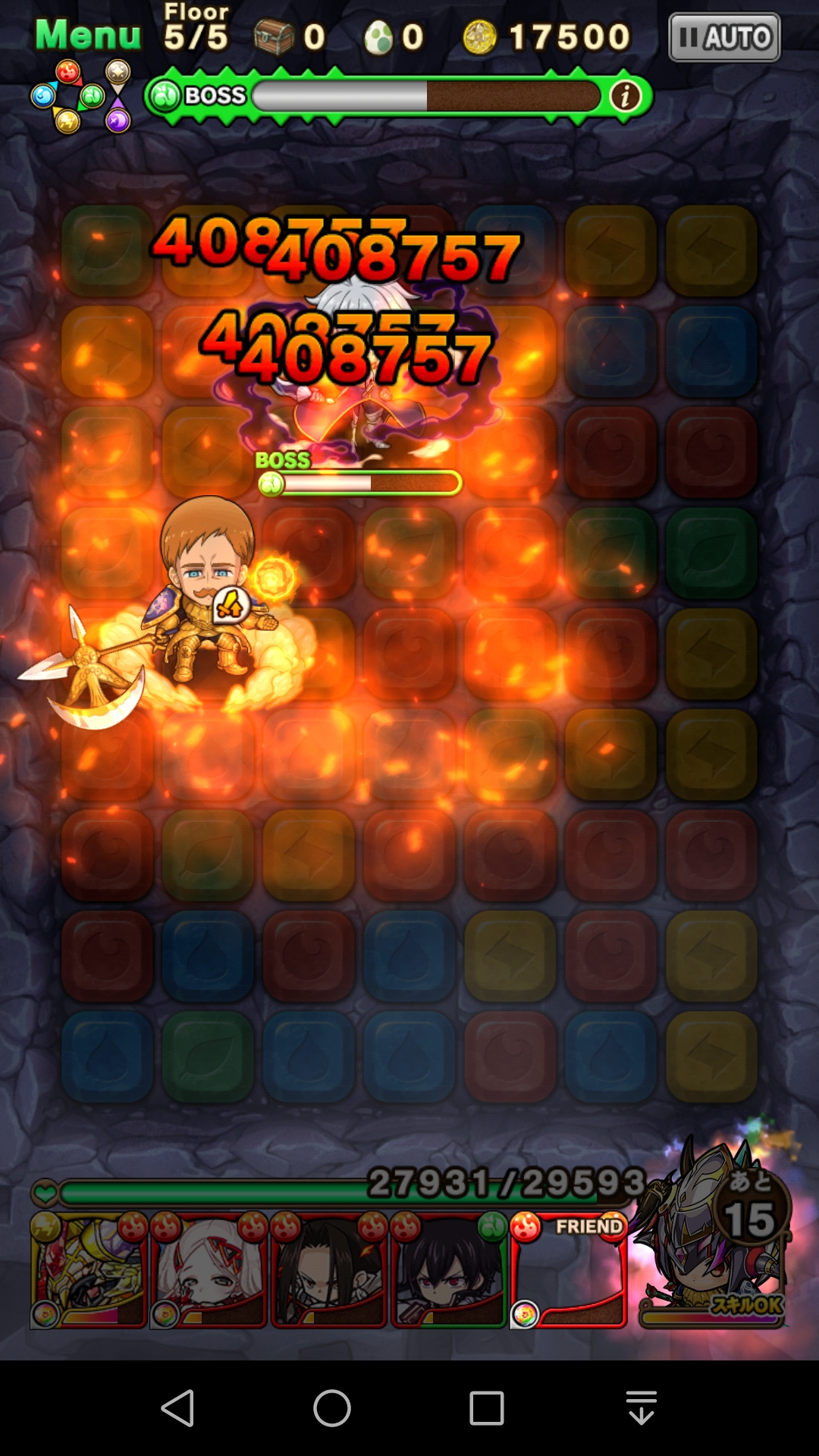
Task: Tap the Android home button
Action: click(x=332, y=1408)
